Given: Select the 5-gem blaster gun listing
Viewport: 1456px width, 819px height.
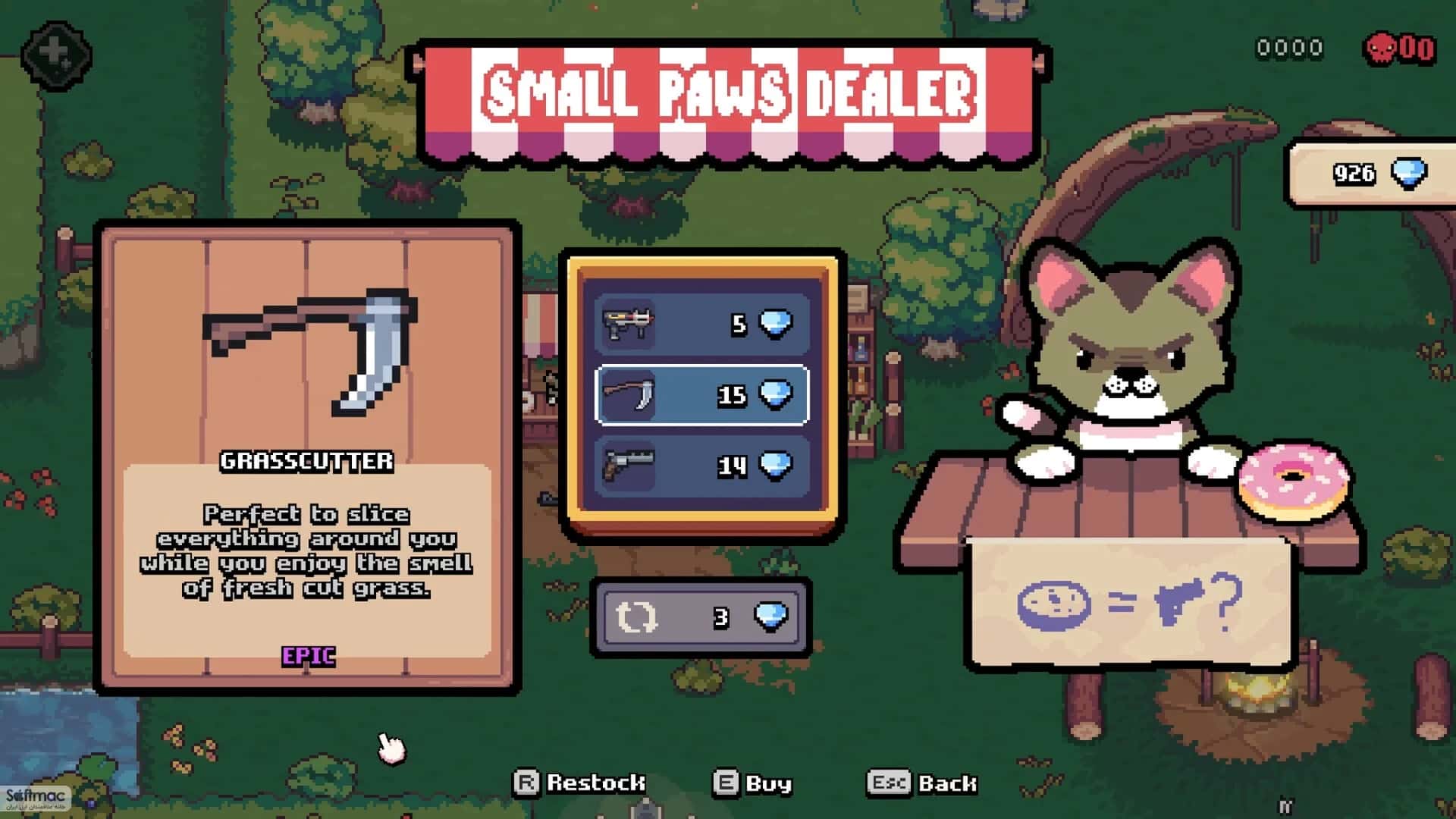Looking at the screenshot, I should [x=701, y=325].
